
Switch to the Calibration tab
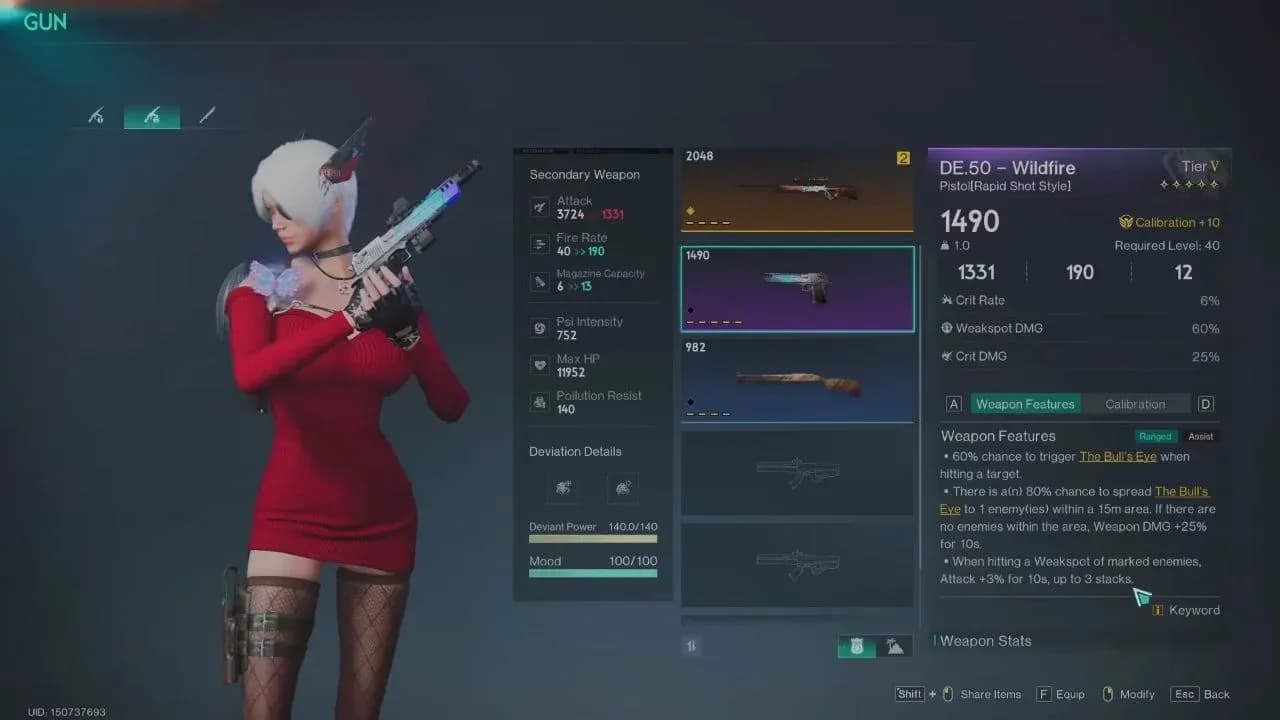pyautogui.click(x=1137, y=403)
